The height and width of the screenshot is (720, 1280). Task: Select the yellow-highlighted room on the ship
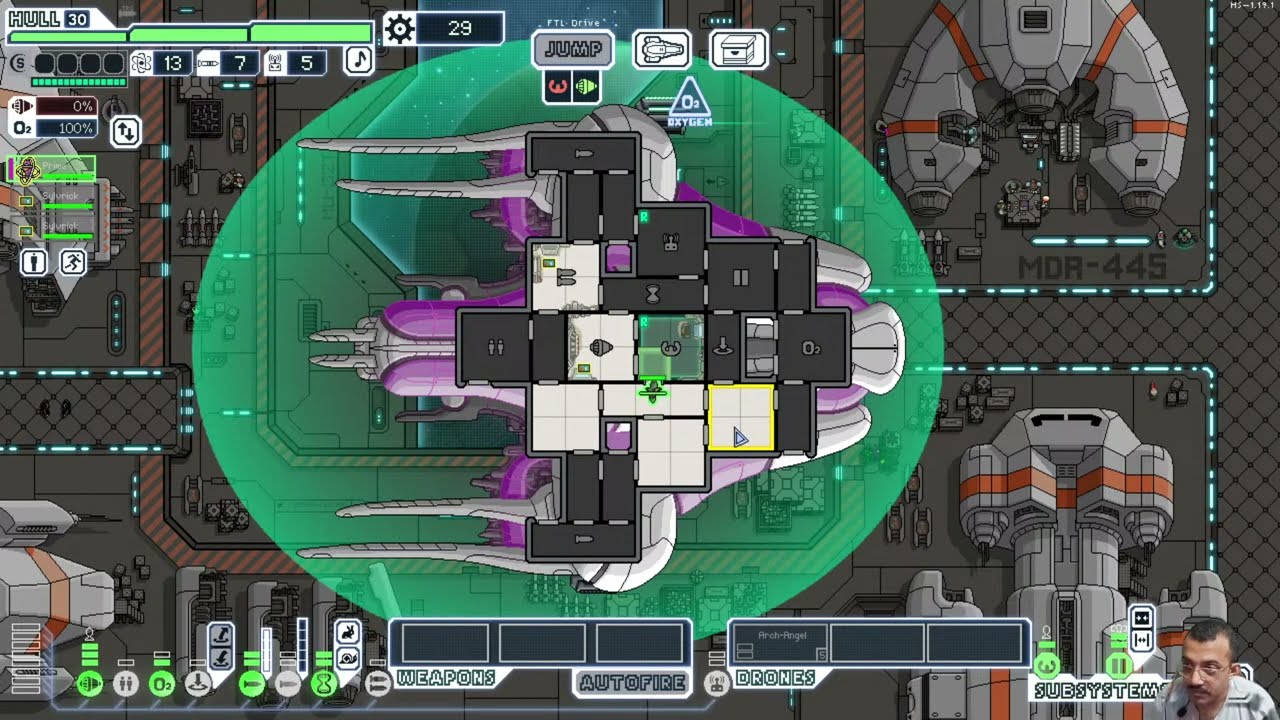(x=741, y=418)
